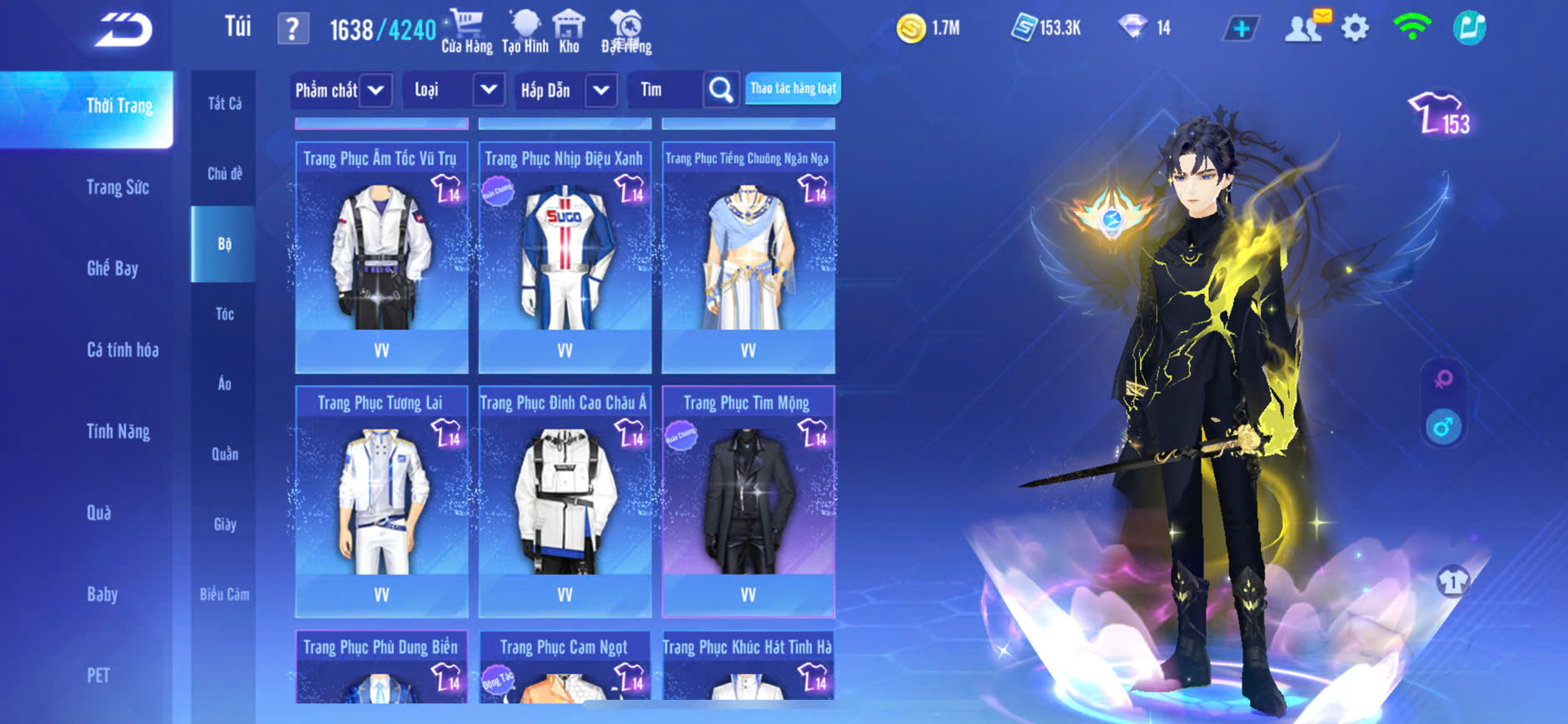
Task: Open the gear settings icon
Action: 1355,28
